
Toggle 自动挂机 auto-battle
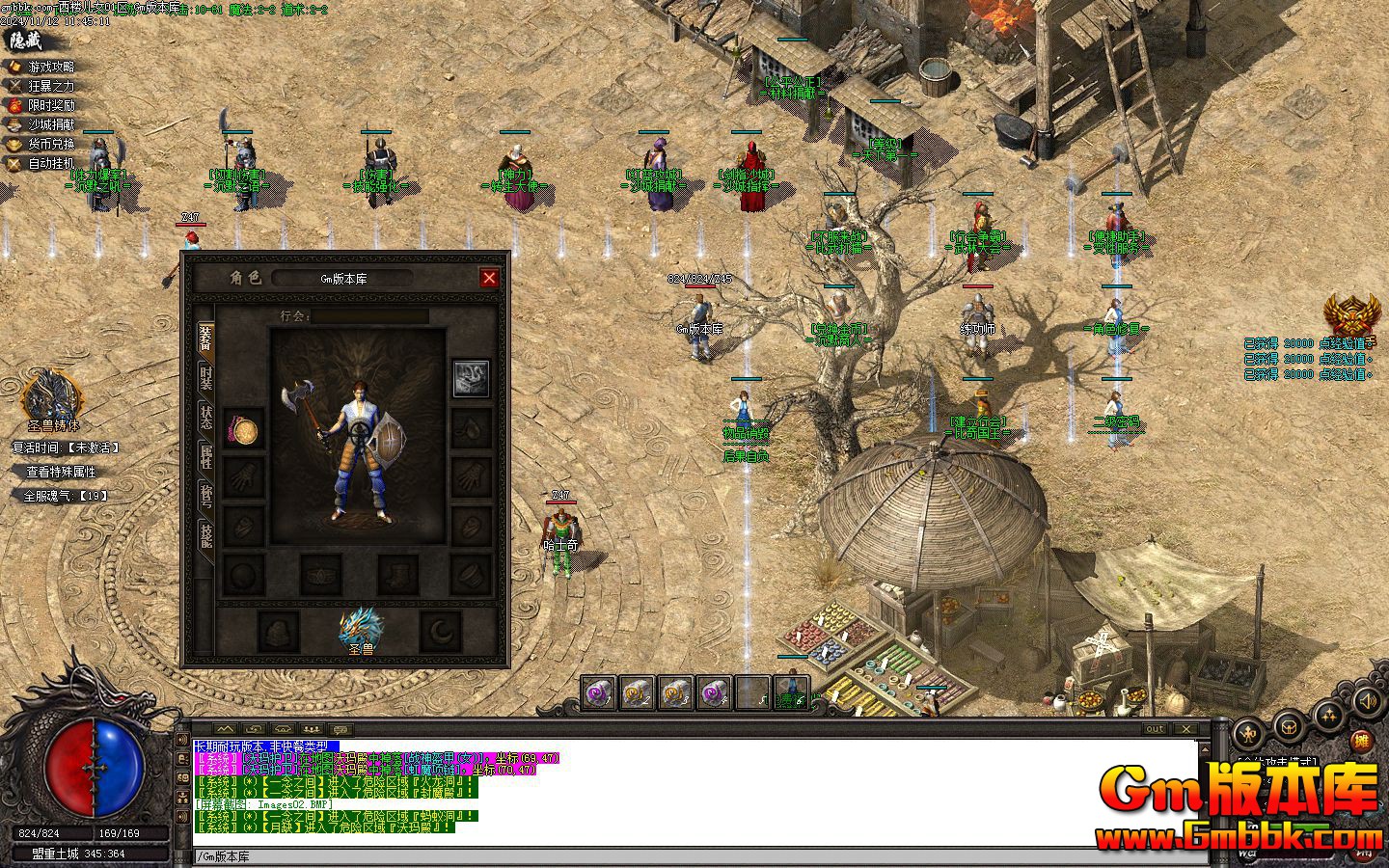pyautogui.click(x=50, y=163)
